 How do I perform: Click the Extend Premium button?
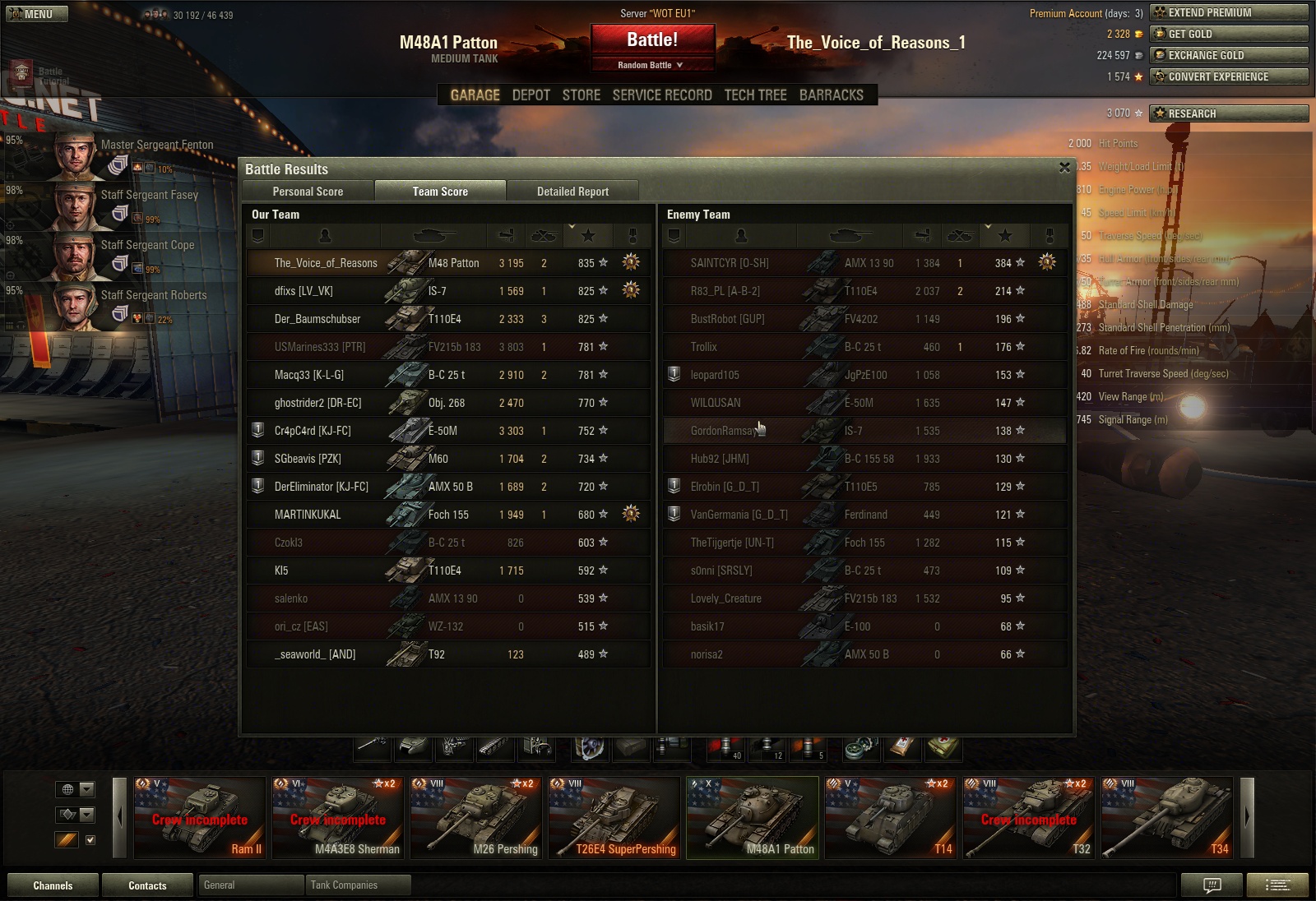click(1229, 12)
